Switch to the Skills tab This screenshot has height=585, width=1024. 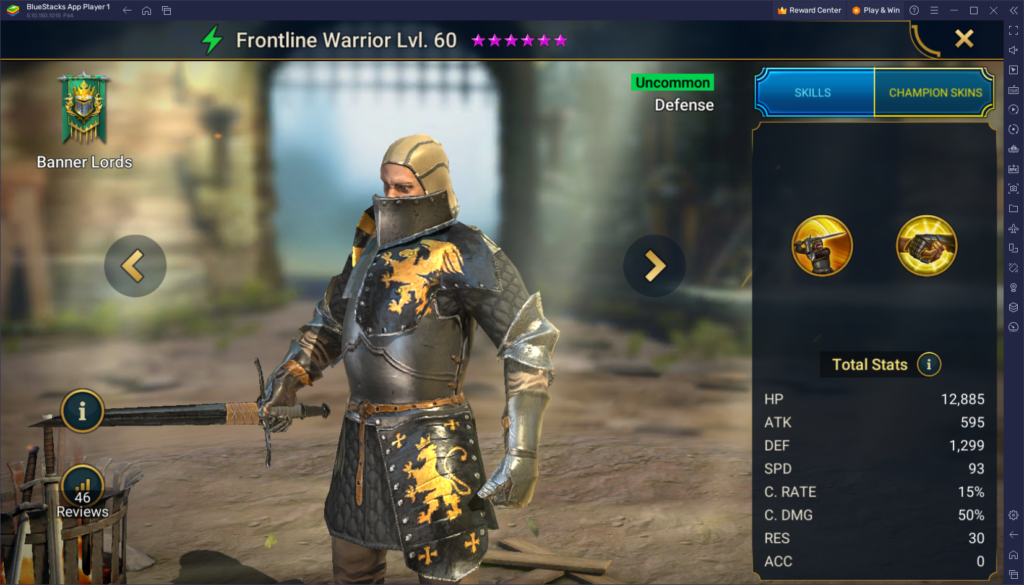click(x=813, y=92)
